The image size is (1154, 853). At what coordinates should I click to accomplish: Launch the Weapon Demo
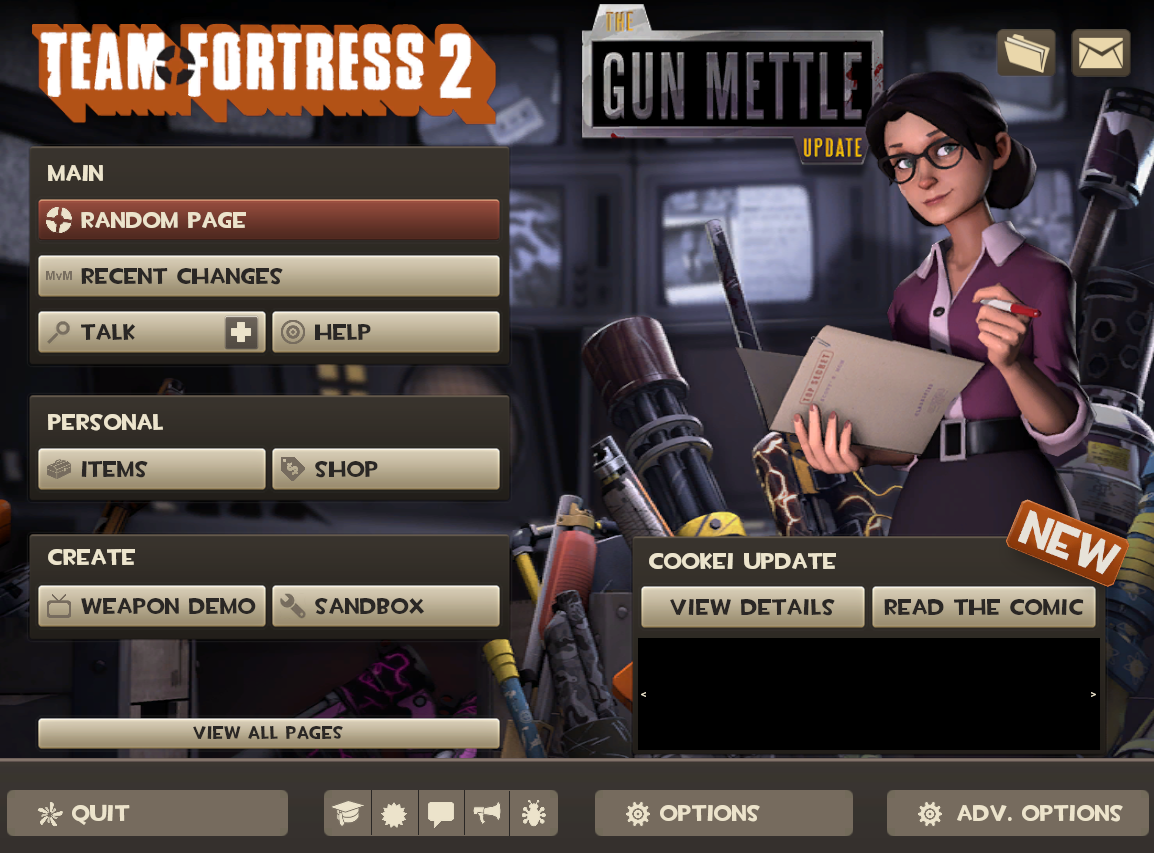click(x=152, y=606)
